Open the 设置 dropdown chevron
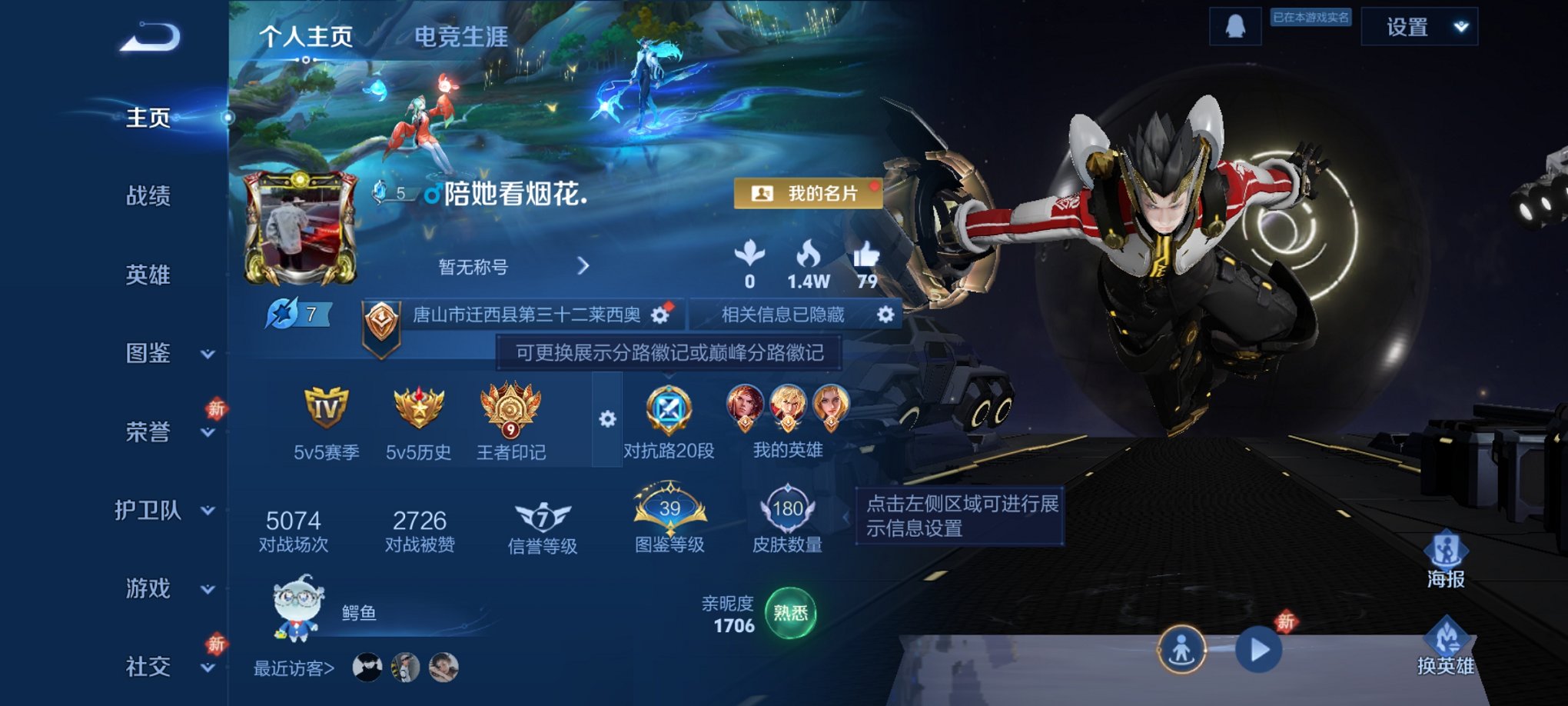This screenshot has width=1568, height=706. 1457,25
